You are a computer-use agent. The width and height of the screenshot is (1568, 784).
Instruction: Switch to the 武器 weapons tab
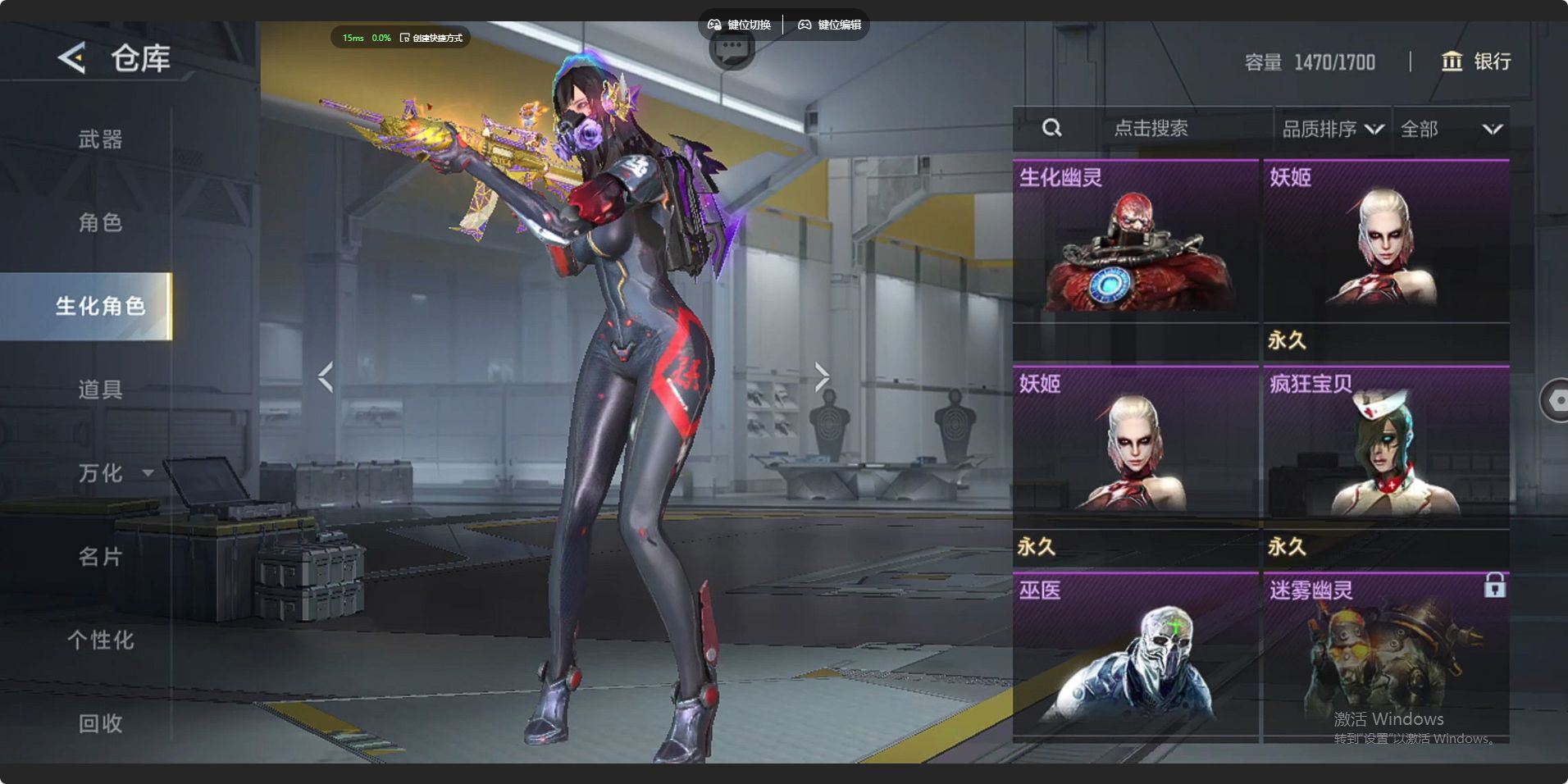coord(100,139)
